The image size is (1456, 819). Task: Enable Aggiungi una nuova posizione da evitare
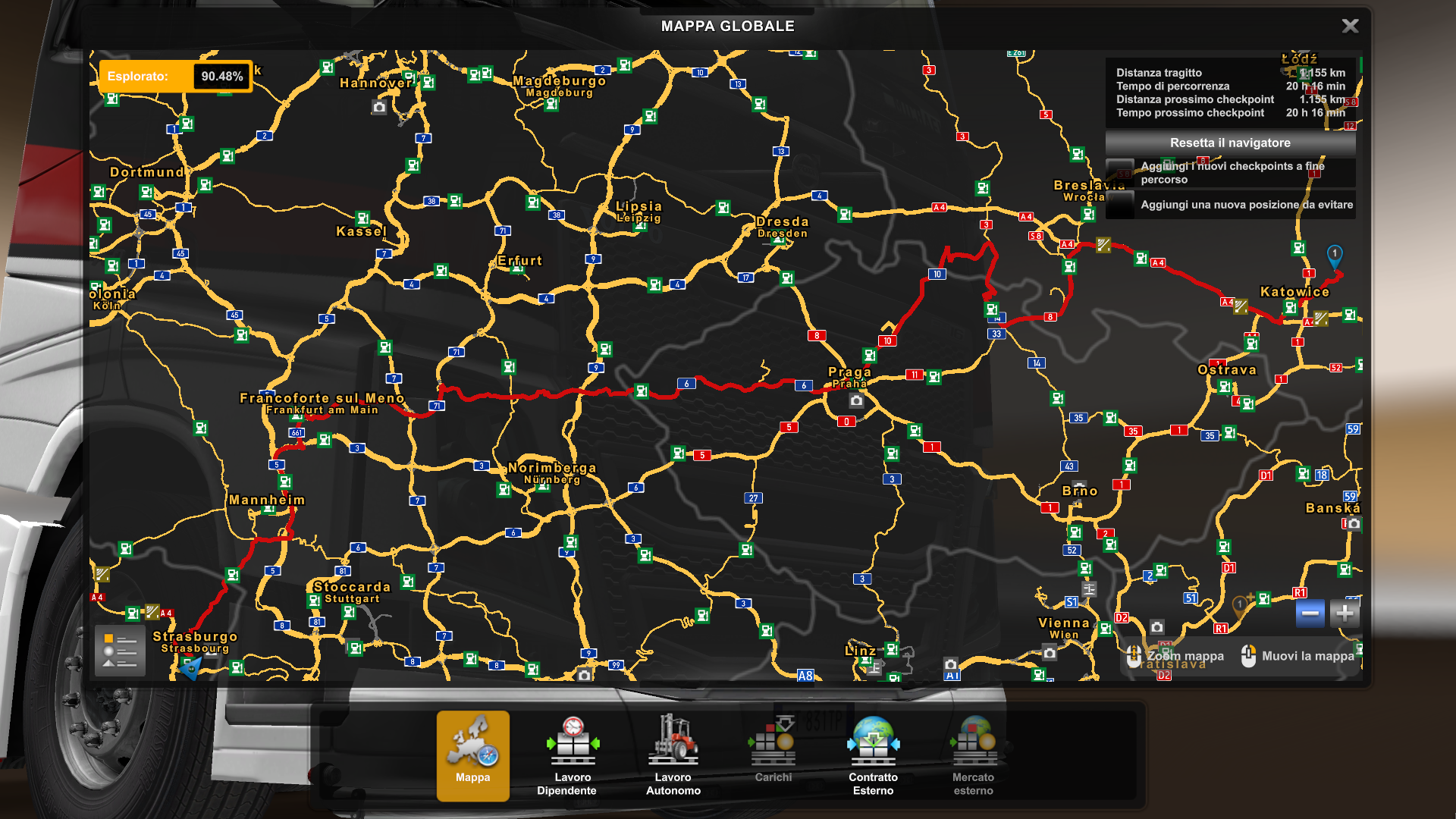pos(1228,204)
